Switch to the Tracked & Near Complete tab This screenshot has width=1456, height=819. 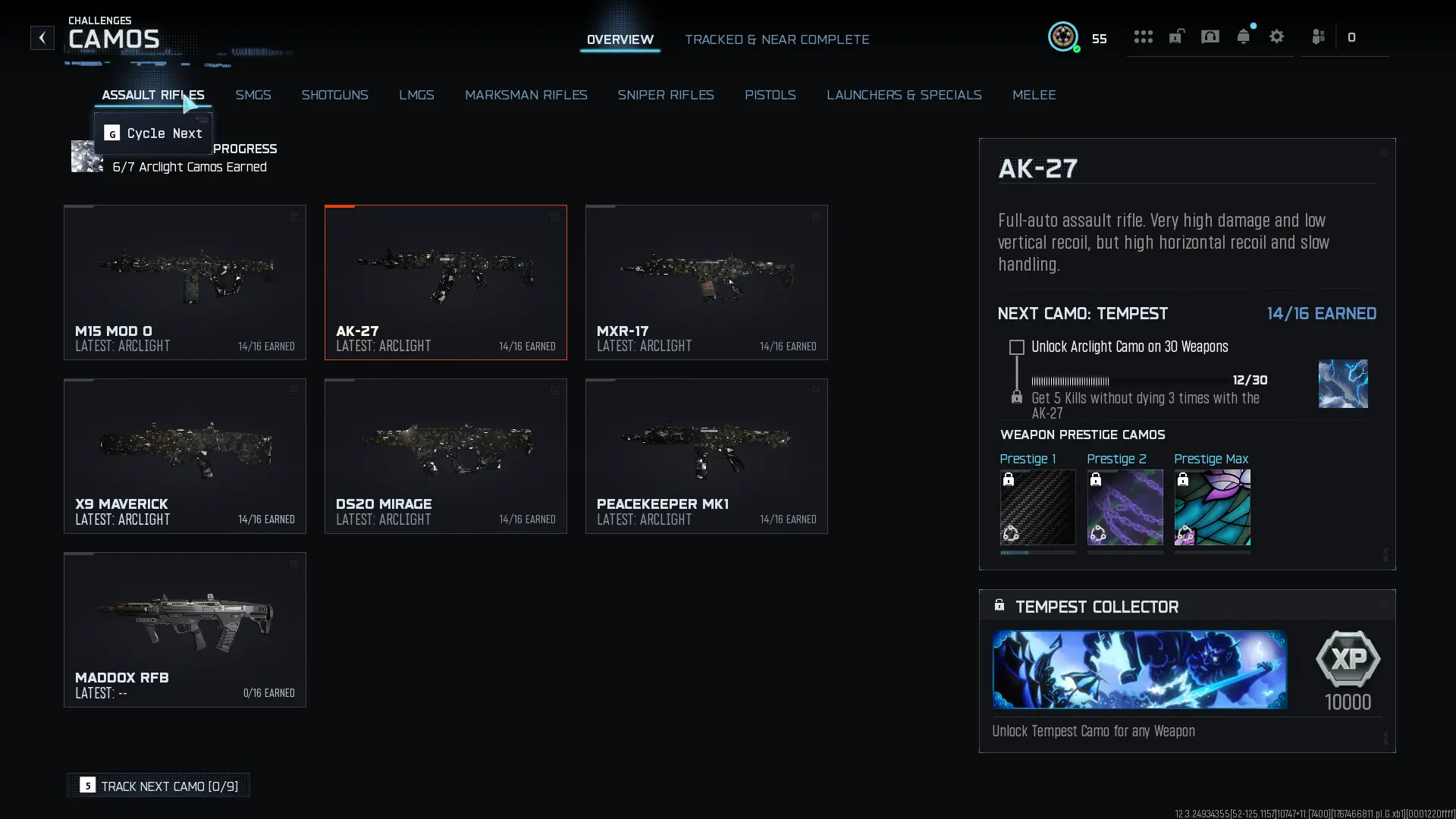[x=777, y=39]
